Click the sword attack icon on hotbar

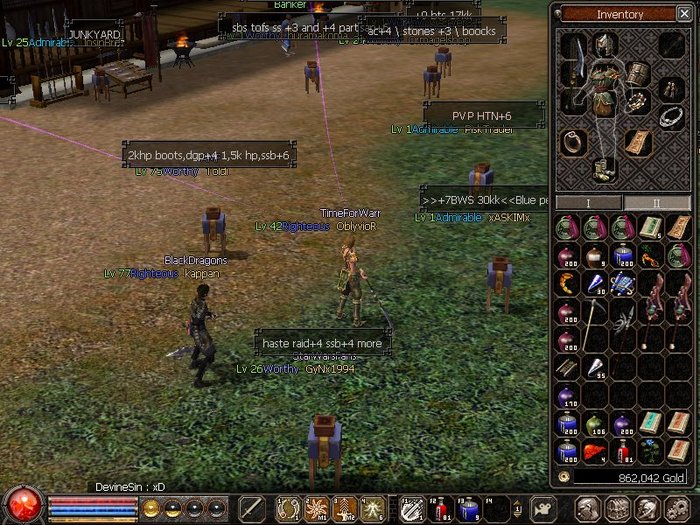tap(251, 507)
